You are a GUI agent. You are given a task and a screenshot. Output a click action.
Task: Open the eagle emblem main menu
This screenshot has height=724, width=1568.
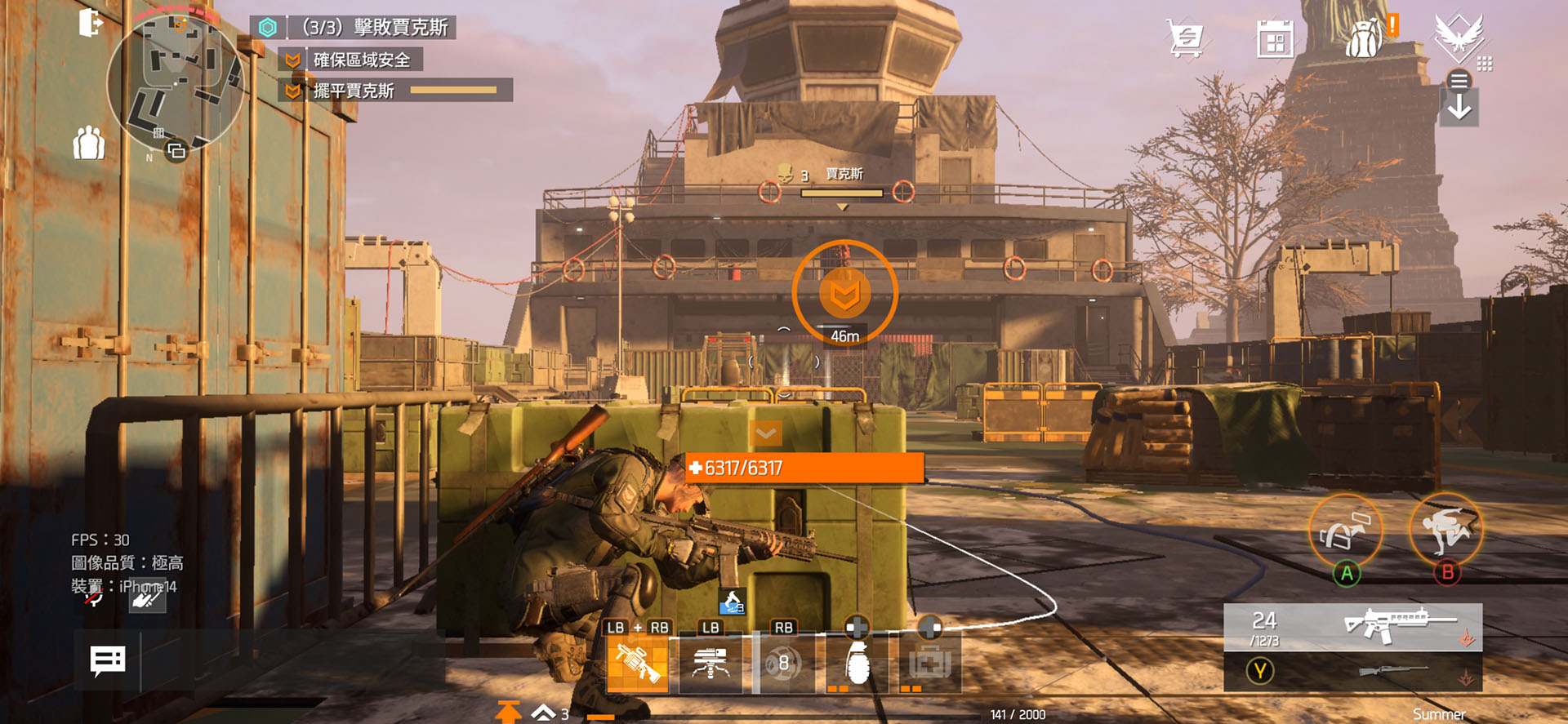pyautogui.click(x=1458, y=37)
